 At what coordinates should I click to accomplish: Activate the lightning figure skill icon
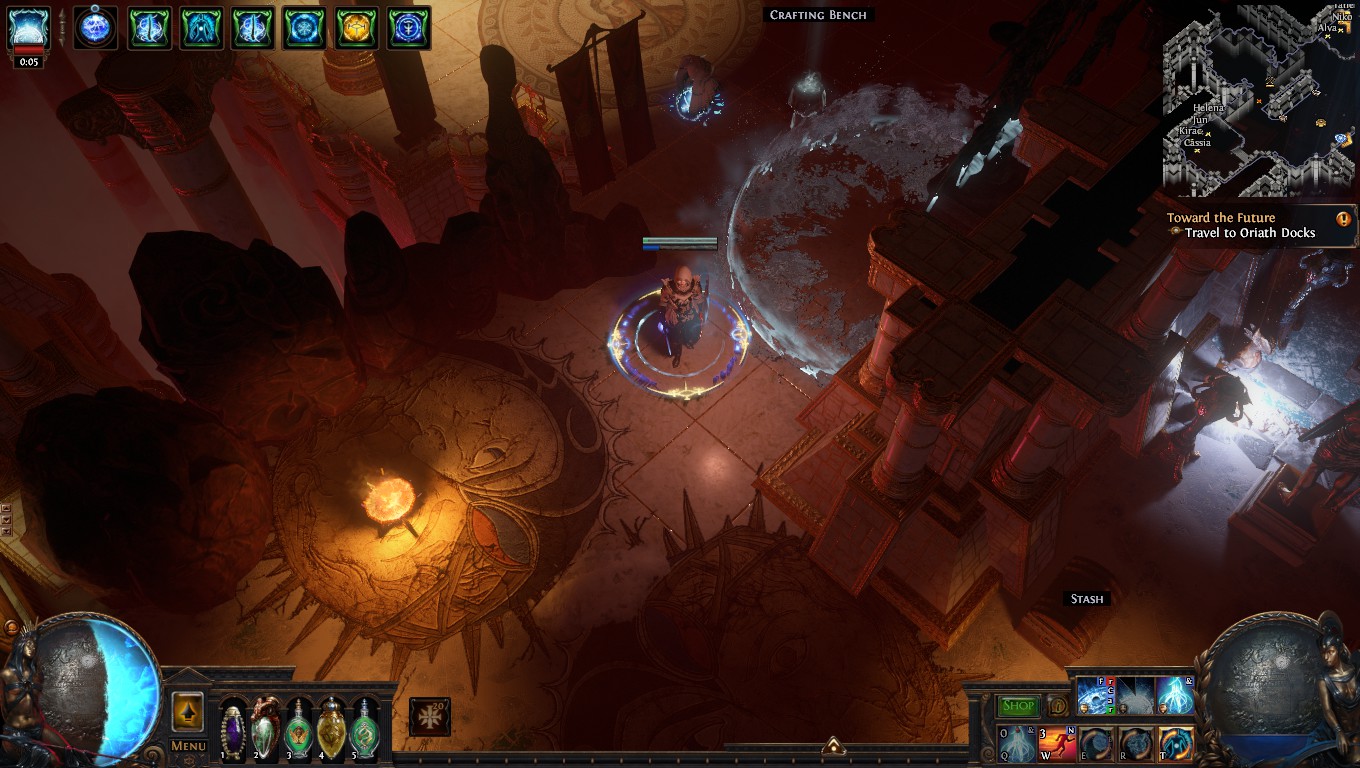click(1175, 696)
